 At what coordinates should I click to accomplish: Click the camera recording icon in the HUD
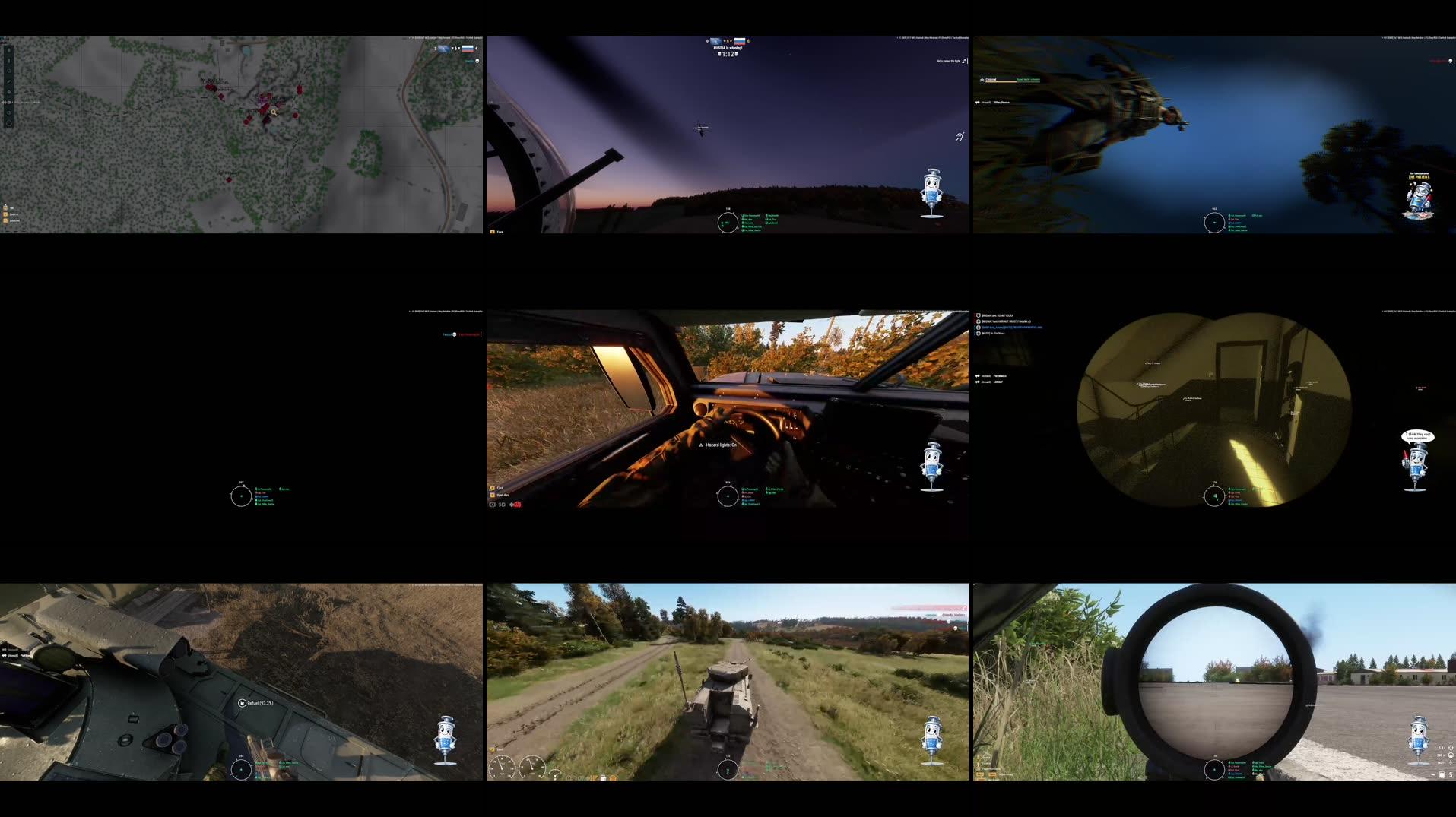(492, 505)
